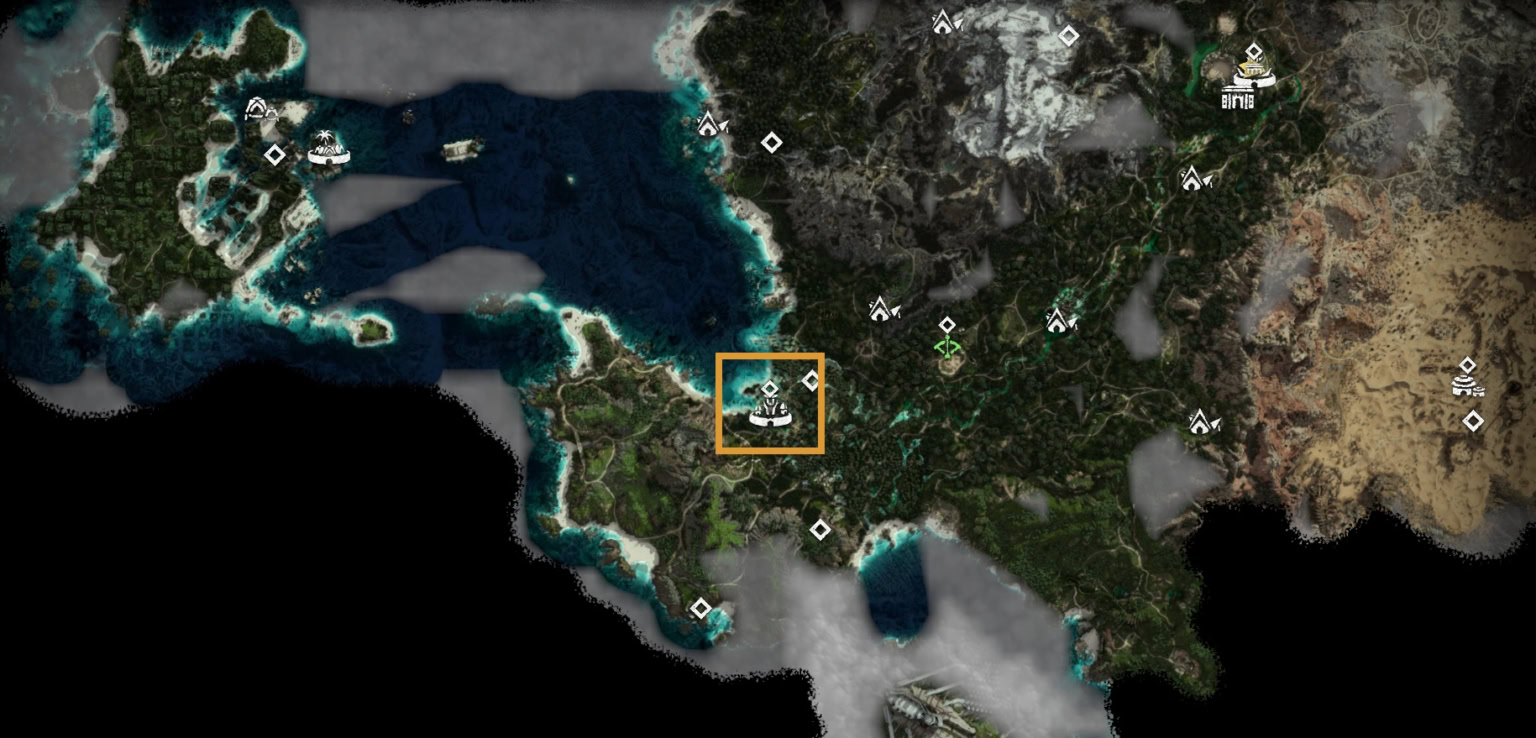This screenshot has height=738, width=1536.
Task: Select the campfire tents icon on far left island
Action: [259, 110]
